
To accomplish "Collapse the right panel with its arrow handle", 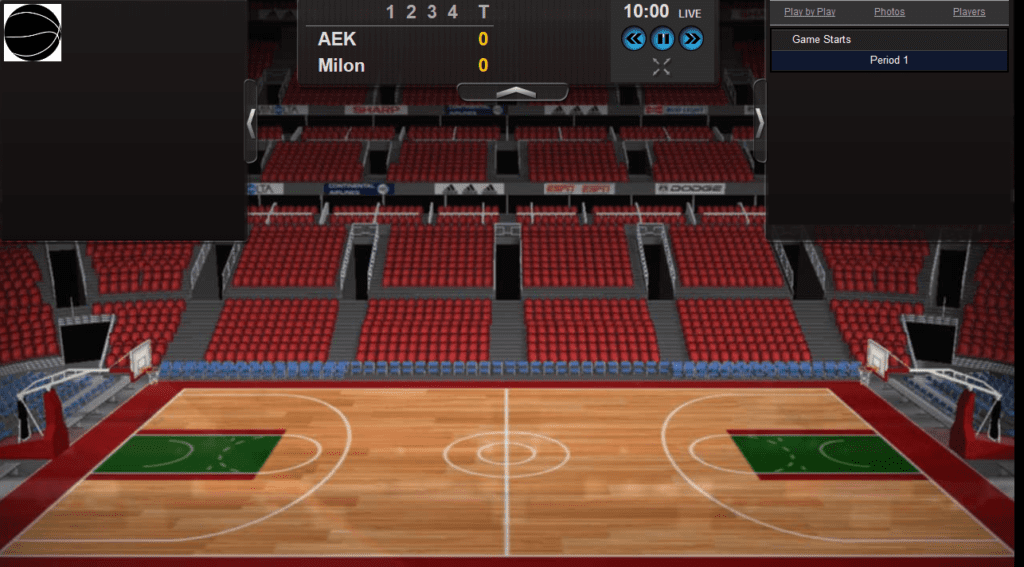I will click(x=760, y=122).
